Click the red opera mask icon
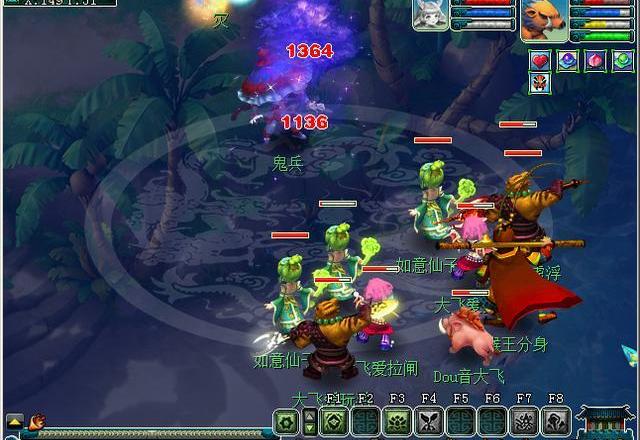This screenshot has height=440, width=640. click(x=540, y=85)
